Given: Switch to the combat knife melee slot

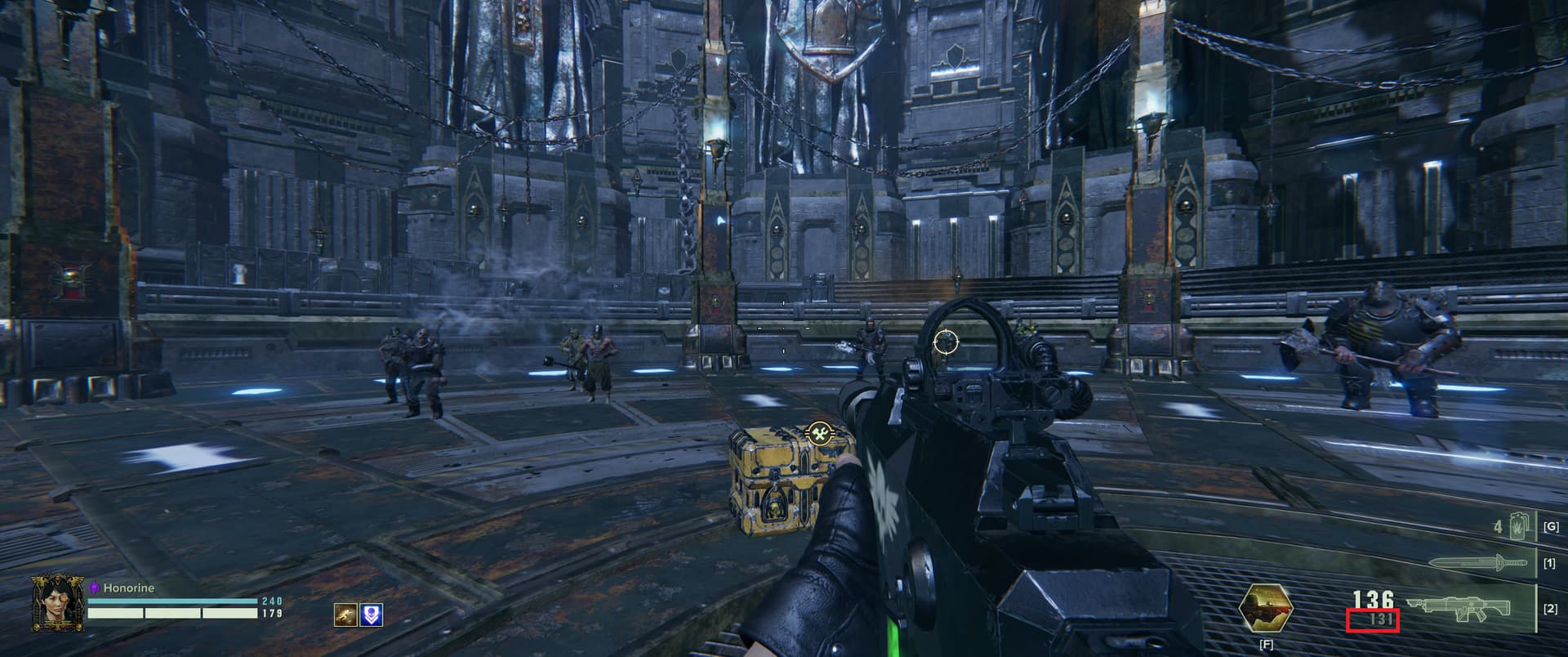Looking at the screenshot, I should pos(1478,563).
